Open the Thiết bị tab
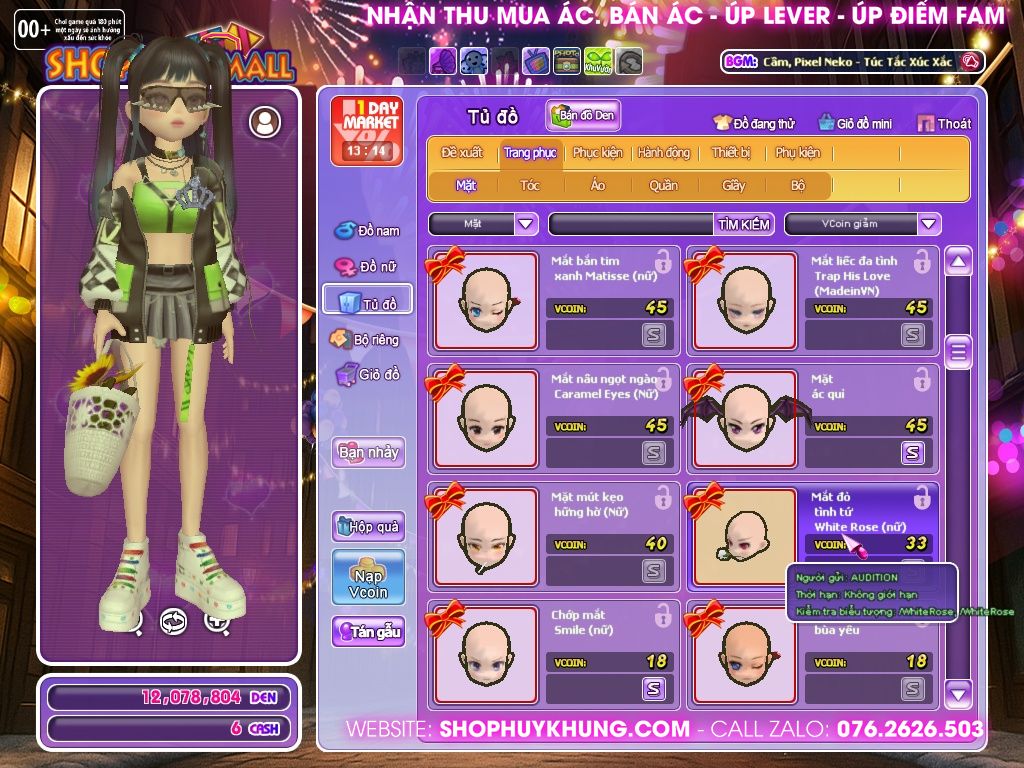The height and width of the screenshot is (768, 1024). click(731, 153)
